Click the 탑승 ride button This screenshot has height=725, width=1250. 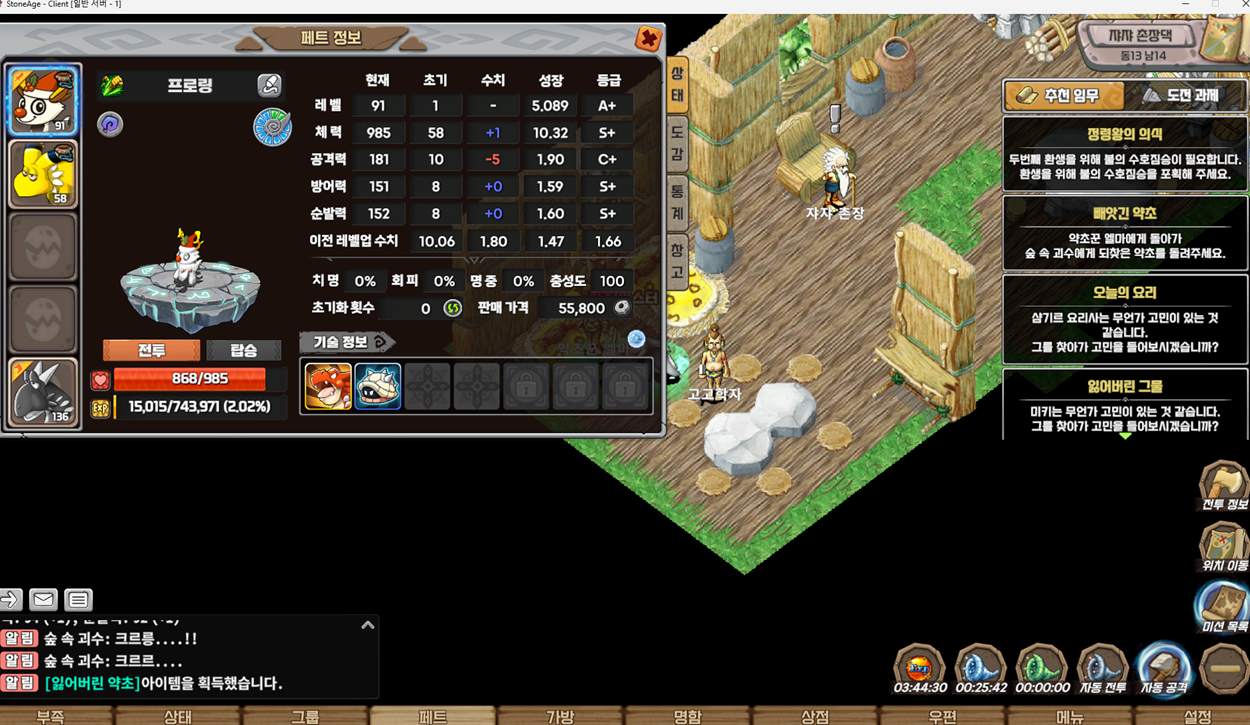click(243, 350)
